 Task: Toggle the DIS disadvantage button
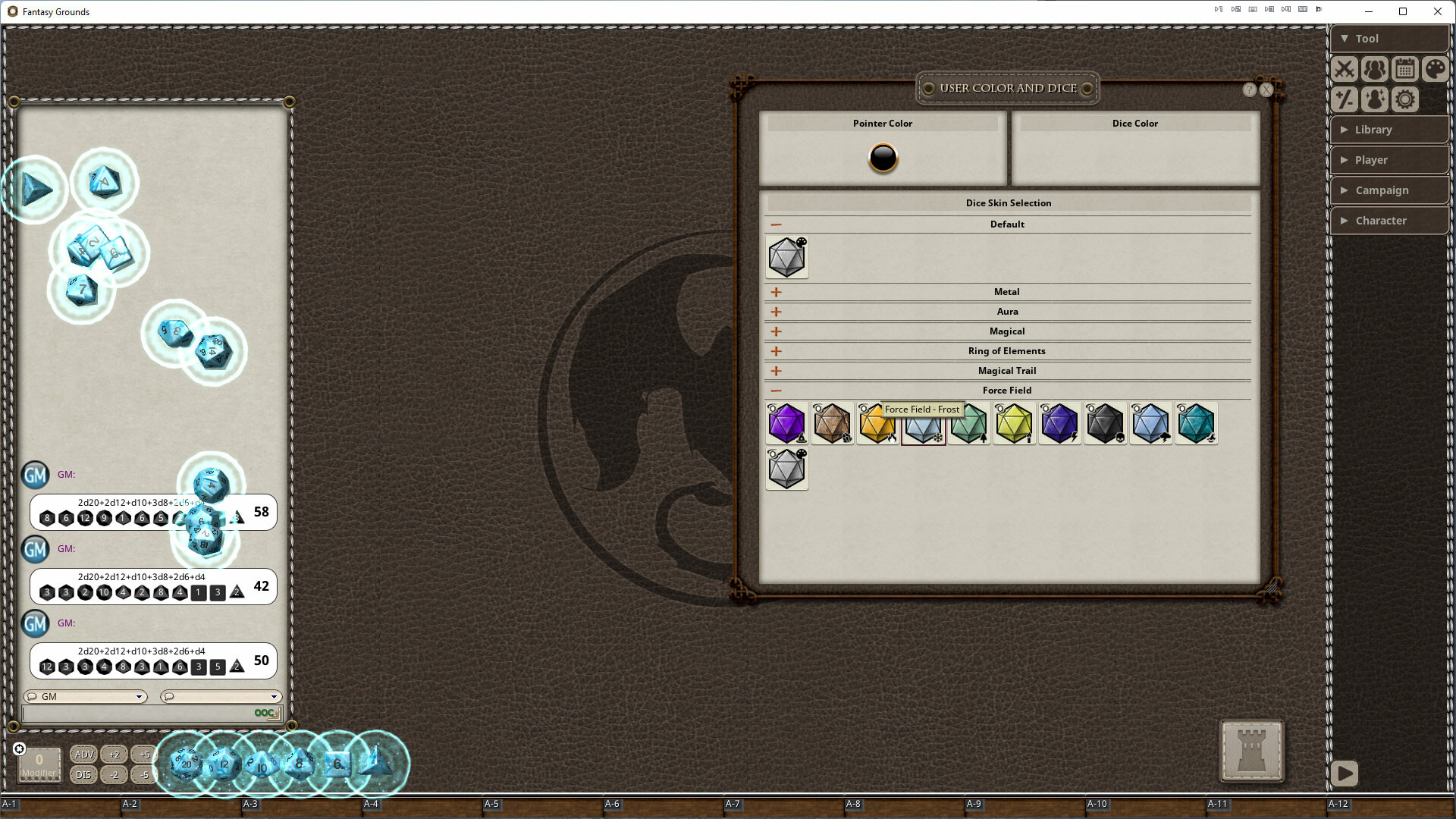coord(83,775)
